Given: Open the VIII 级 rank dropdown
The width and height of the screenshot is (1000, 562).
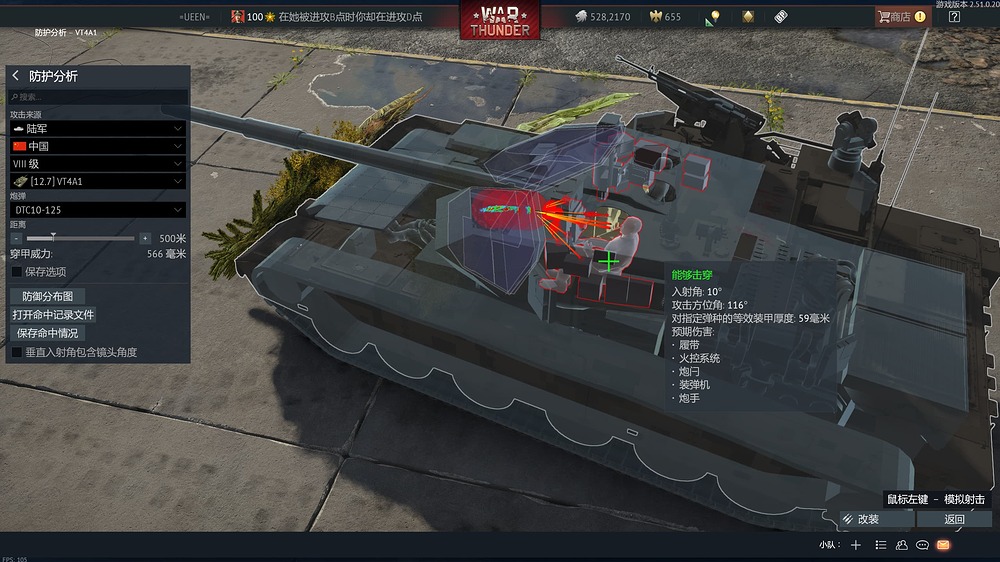Looking at the screenshot, I should point(97,163).
